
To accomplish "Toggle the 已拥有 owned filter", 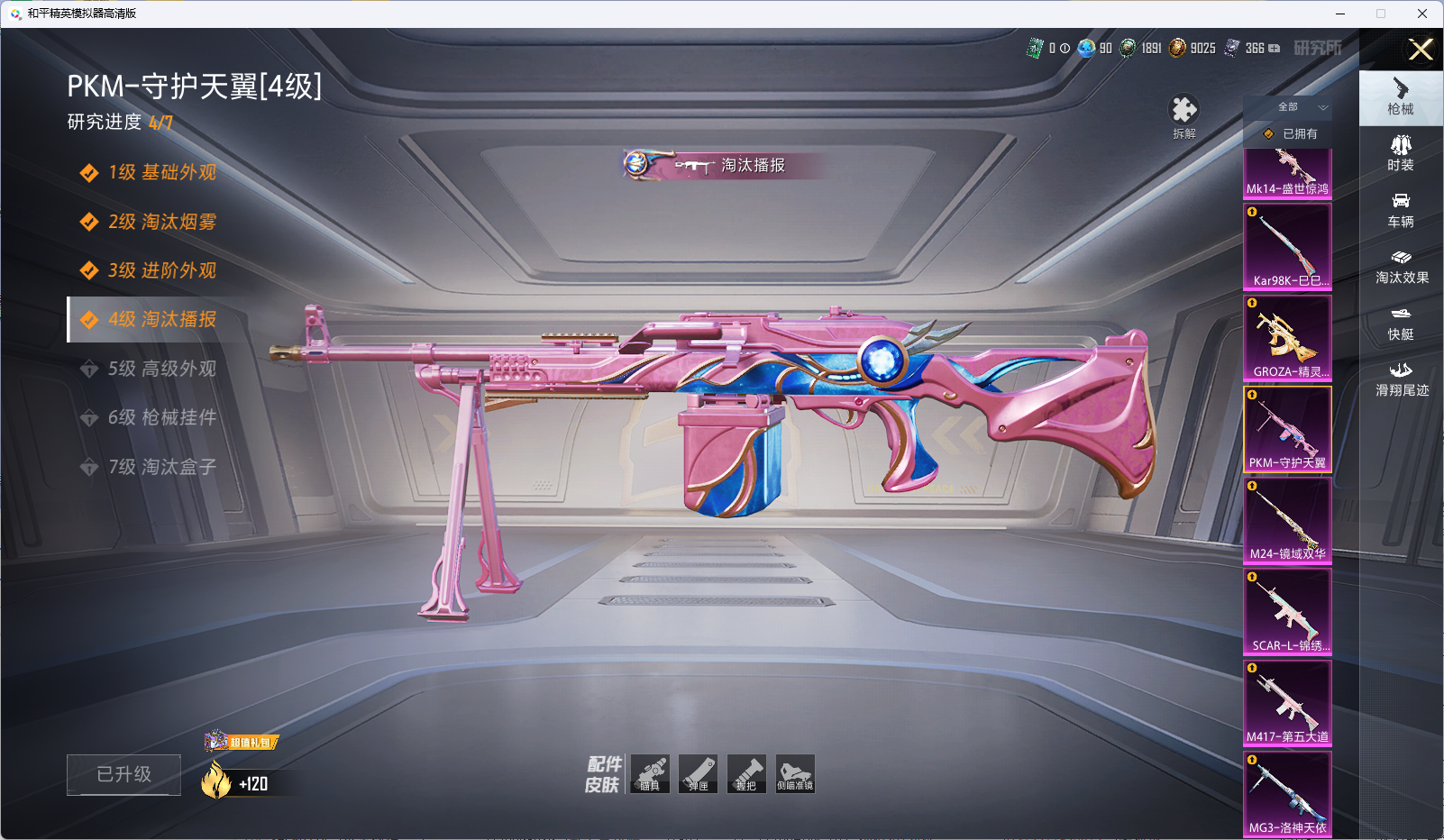I will click(x=1291, y=133).
